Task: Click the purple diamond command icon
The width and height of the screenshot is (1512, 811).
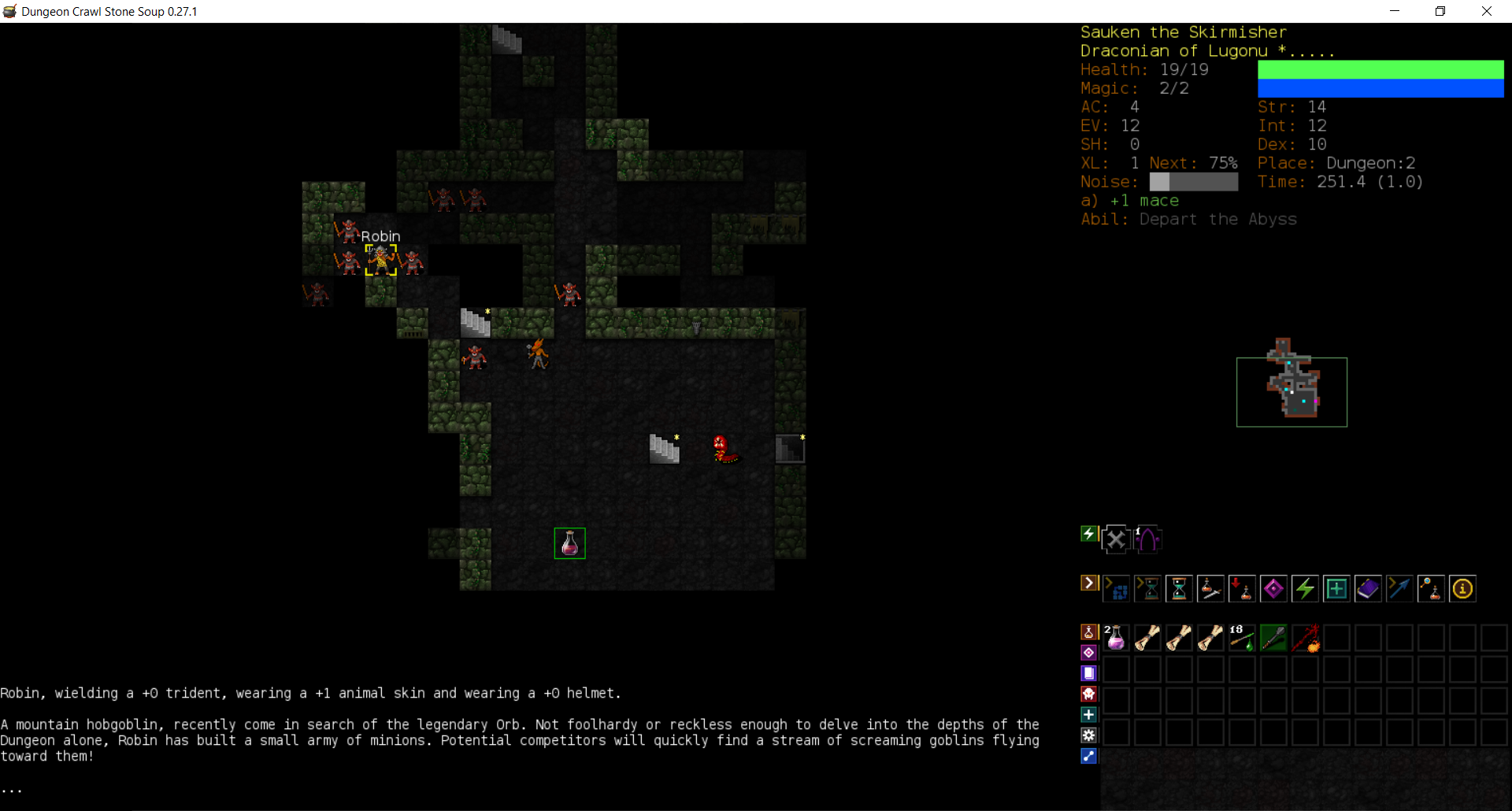Action: point(1273,589)
